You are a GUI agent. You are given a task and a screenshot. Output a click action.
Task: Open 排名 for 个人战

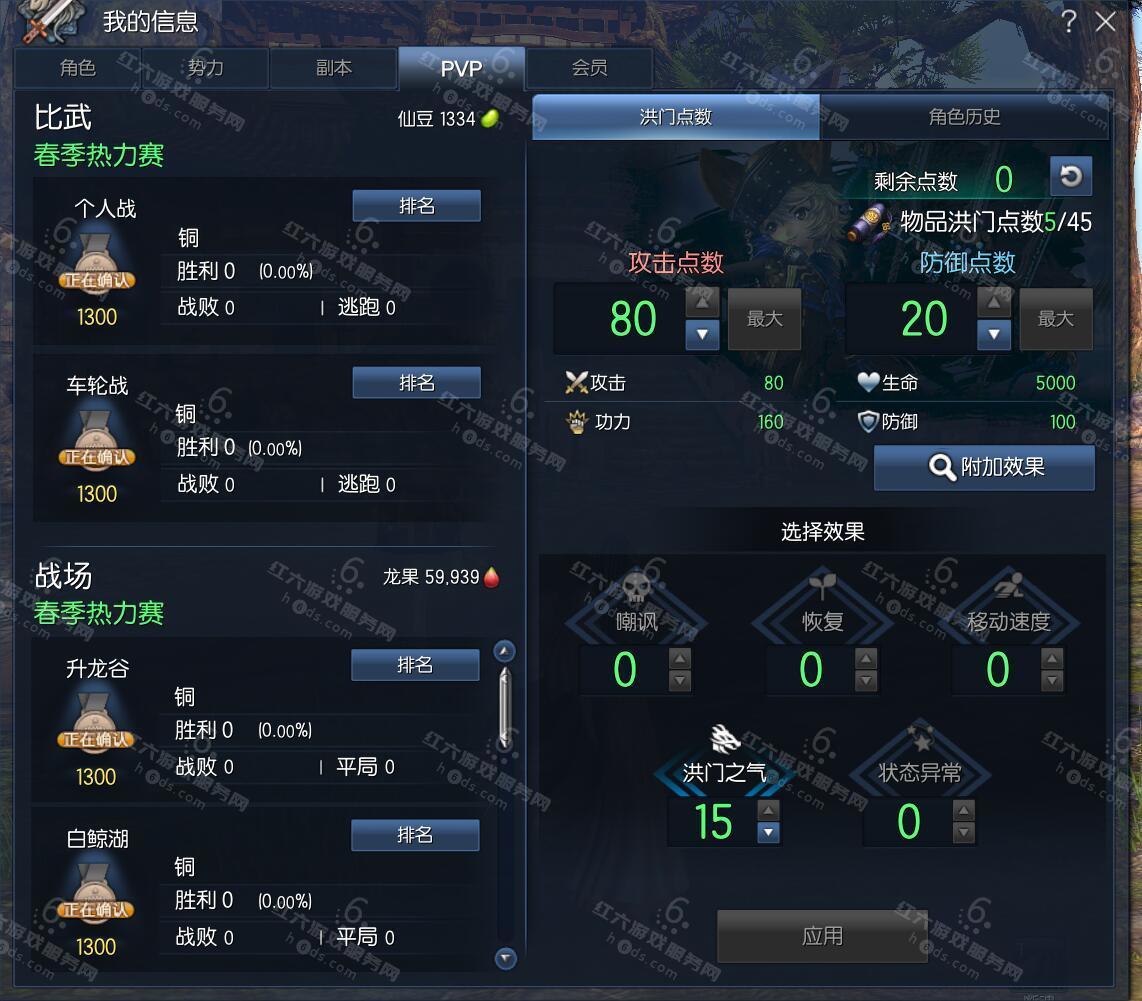pos(416,206)
